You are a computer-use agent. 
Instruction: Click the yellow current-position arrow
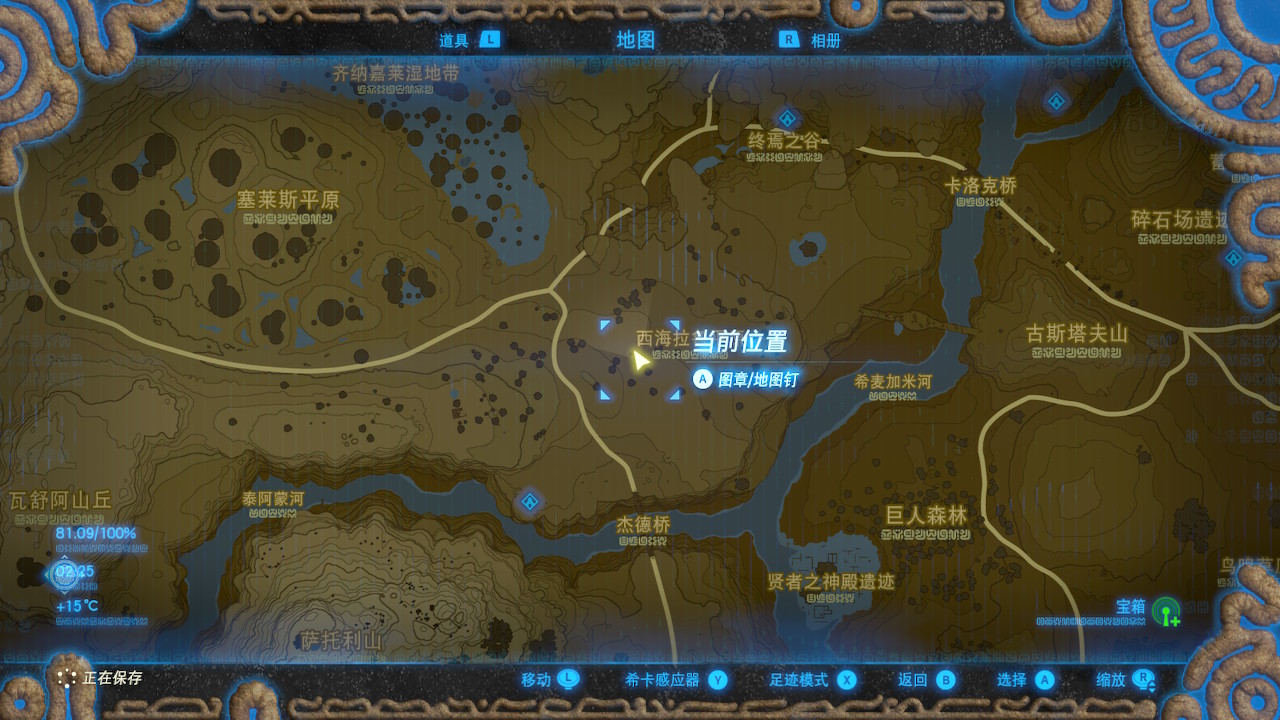(639, 359)
